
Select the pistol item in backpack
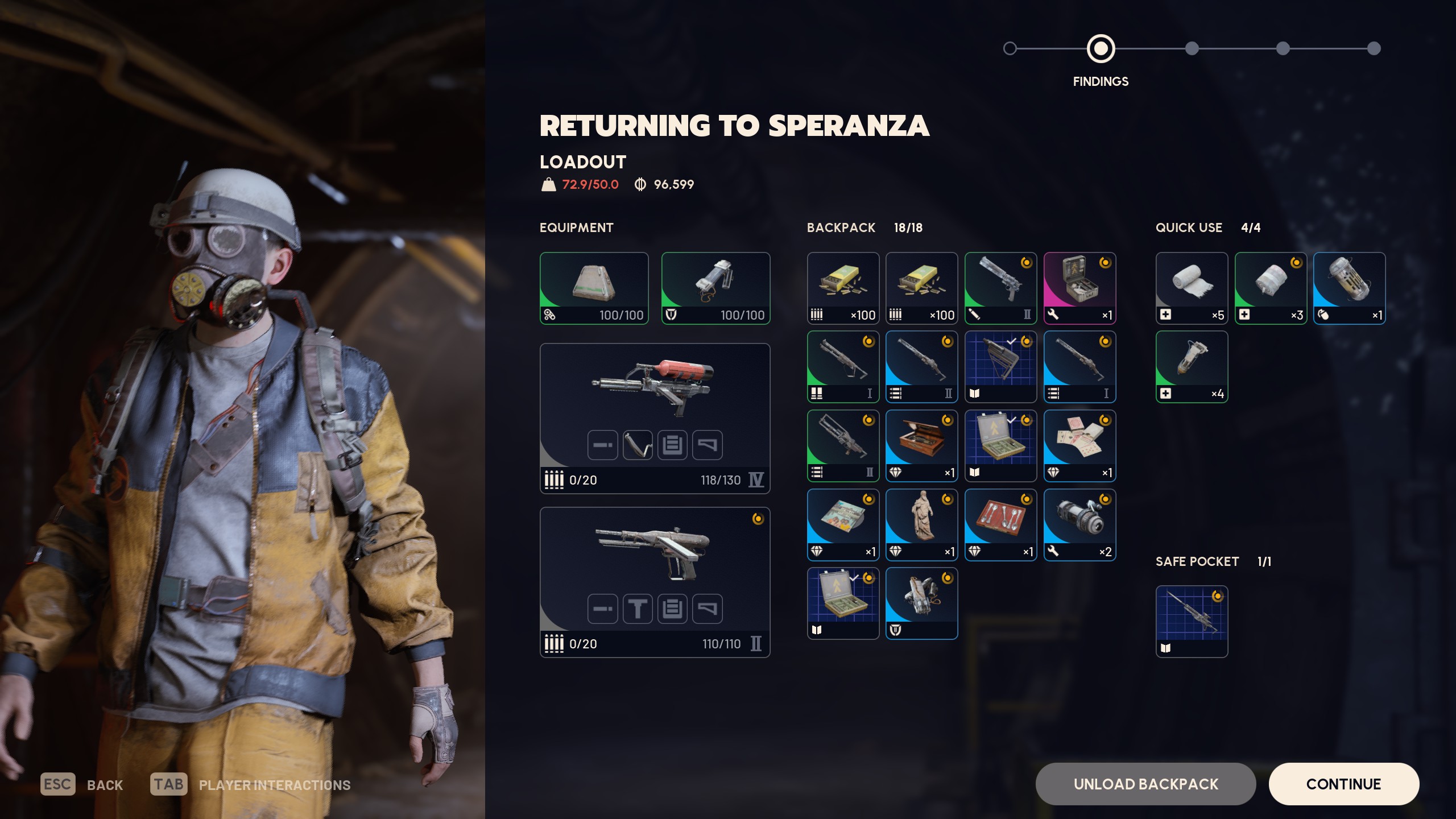point(1000,288)
